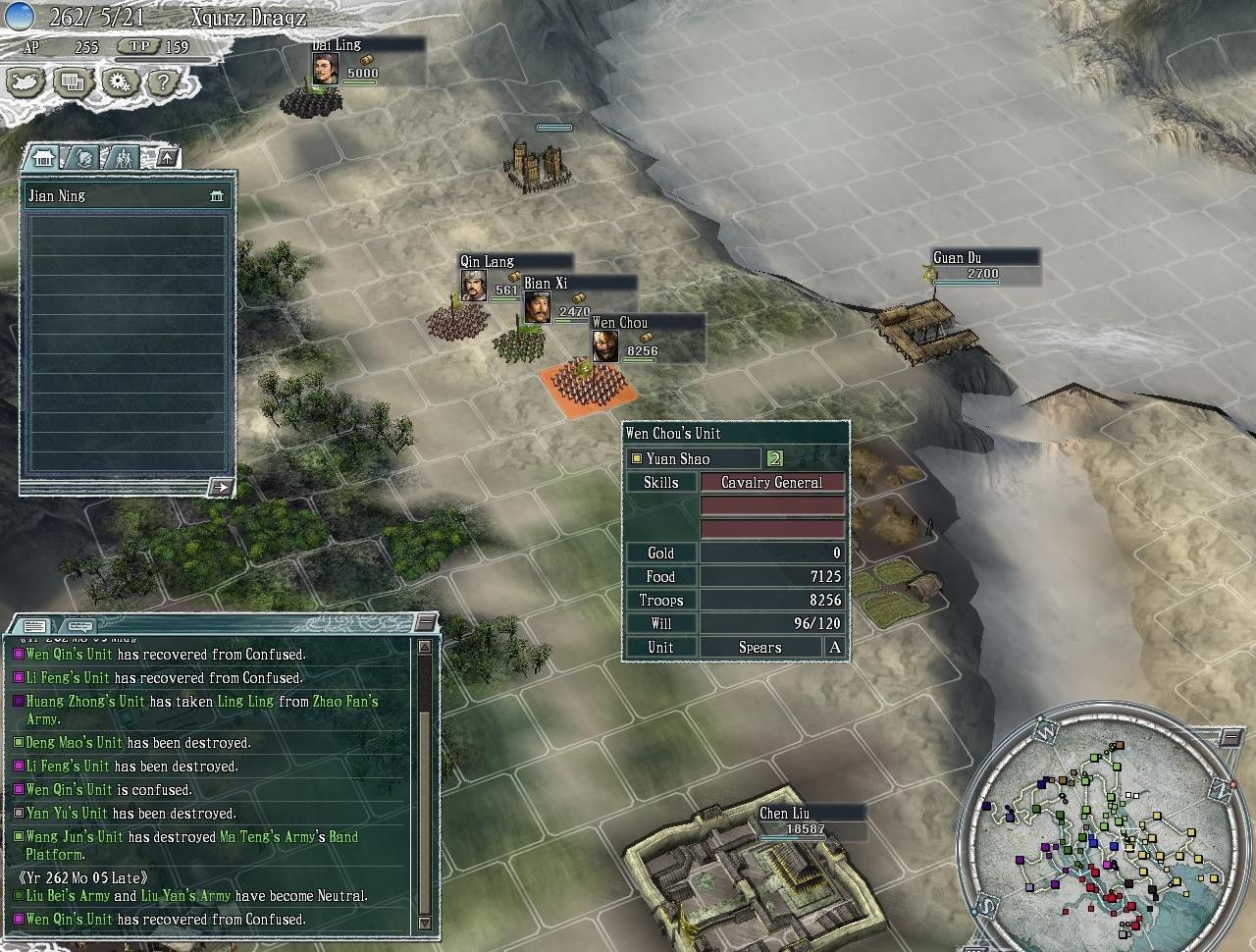Select Dai Ling's unit portrait
This screenshot has width=1256, height=952.
(x=326, y=68)
